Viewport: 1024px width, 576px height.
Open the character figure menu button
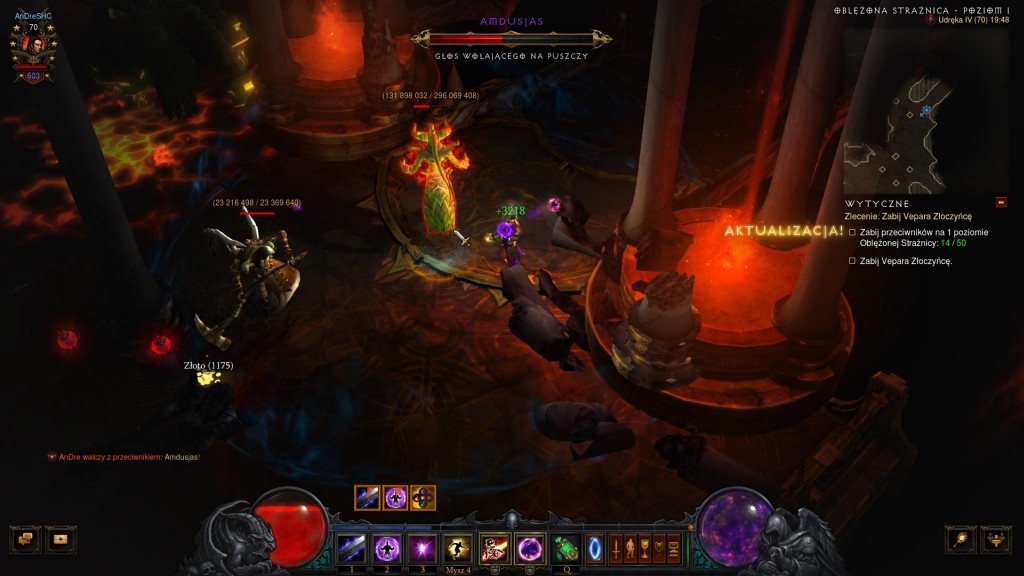pos(630,548)
